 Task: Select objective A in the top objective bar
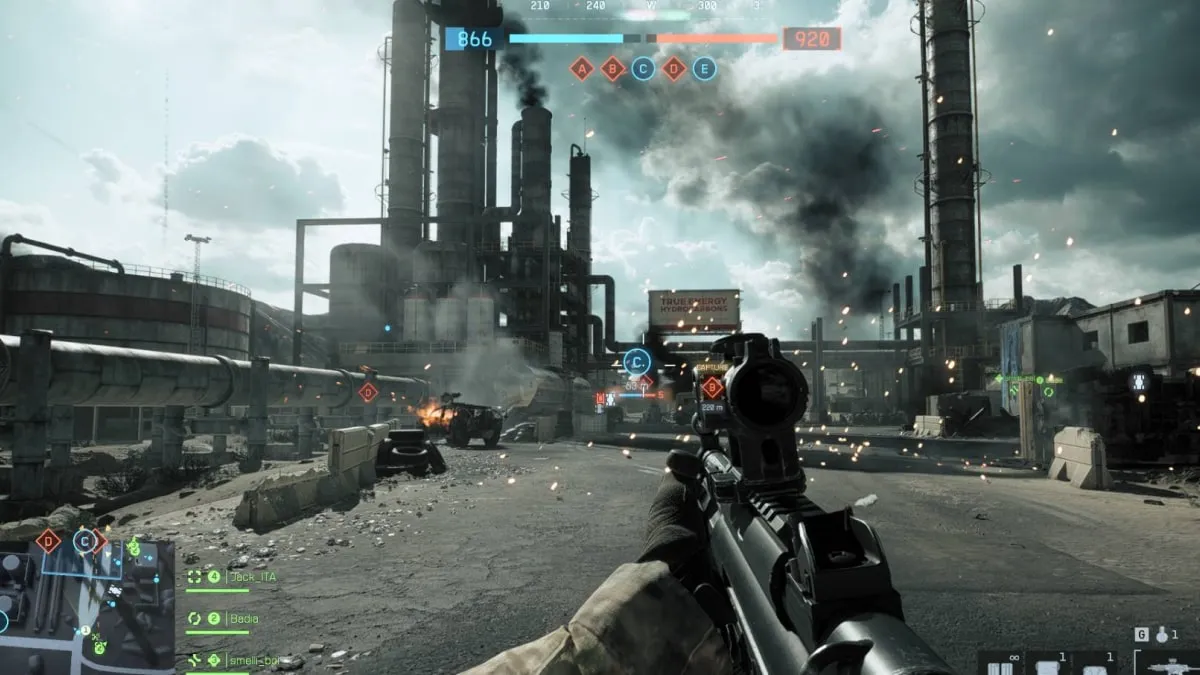point(582,68)
